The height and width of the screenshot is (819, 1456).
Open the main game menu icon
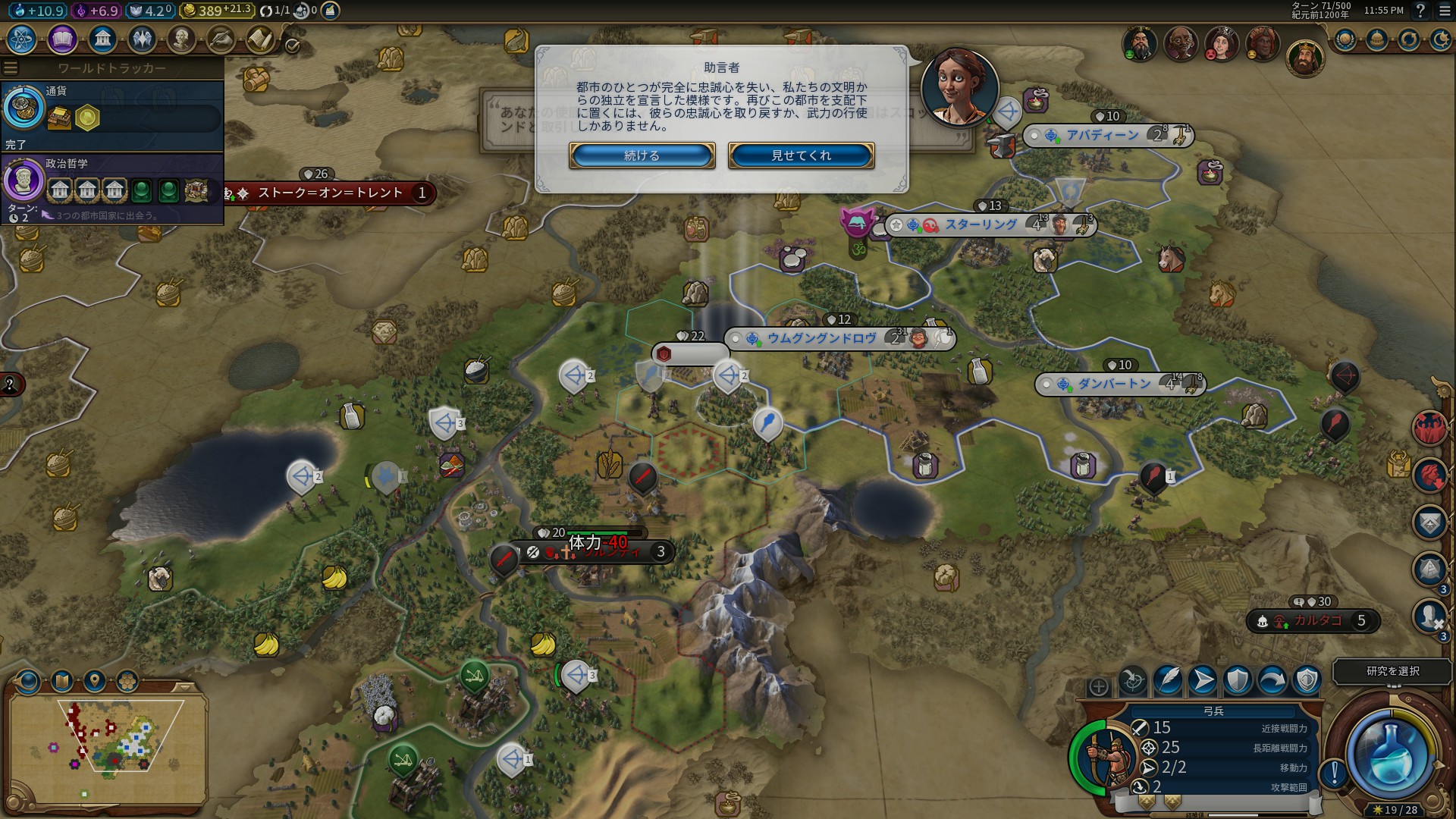pos(1445,11)
